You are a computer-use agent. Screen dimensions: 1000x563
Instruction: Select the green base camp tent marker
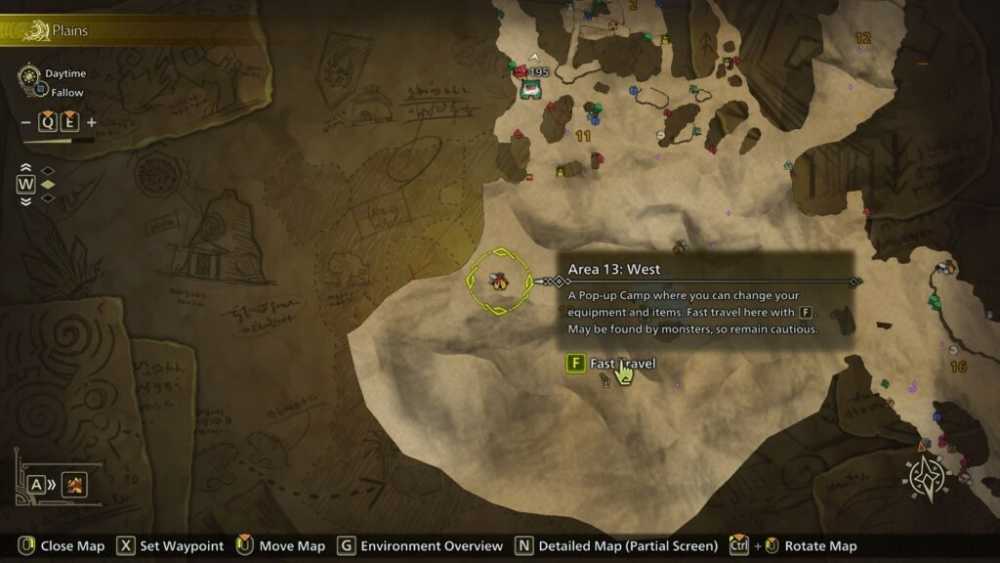(x=530, y=89)
